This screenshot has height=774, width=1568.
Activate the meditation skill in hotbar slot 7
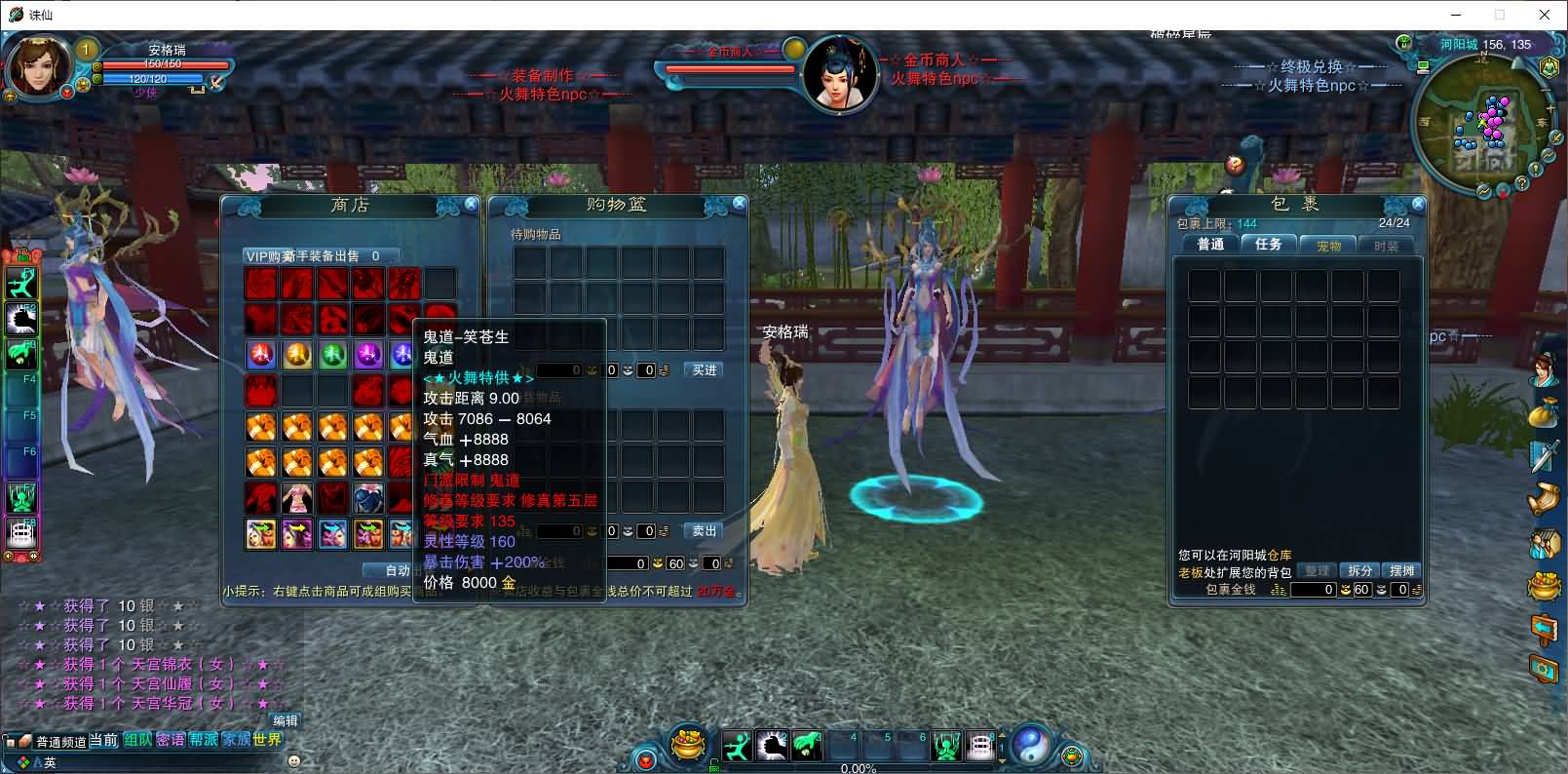(x=946, y=747)
